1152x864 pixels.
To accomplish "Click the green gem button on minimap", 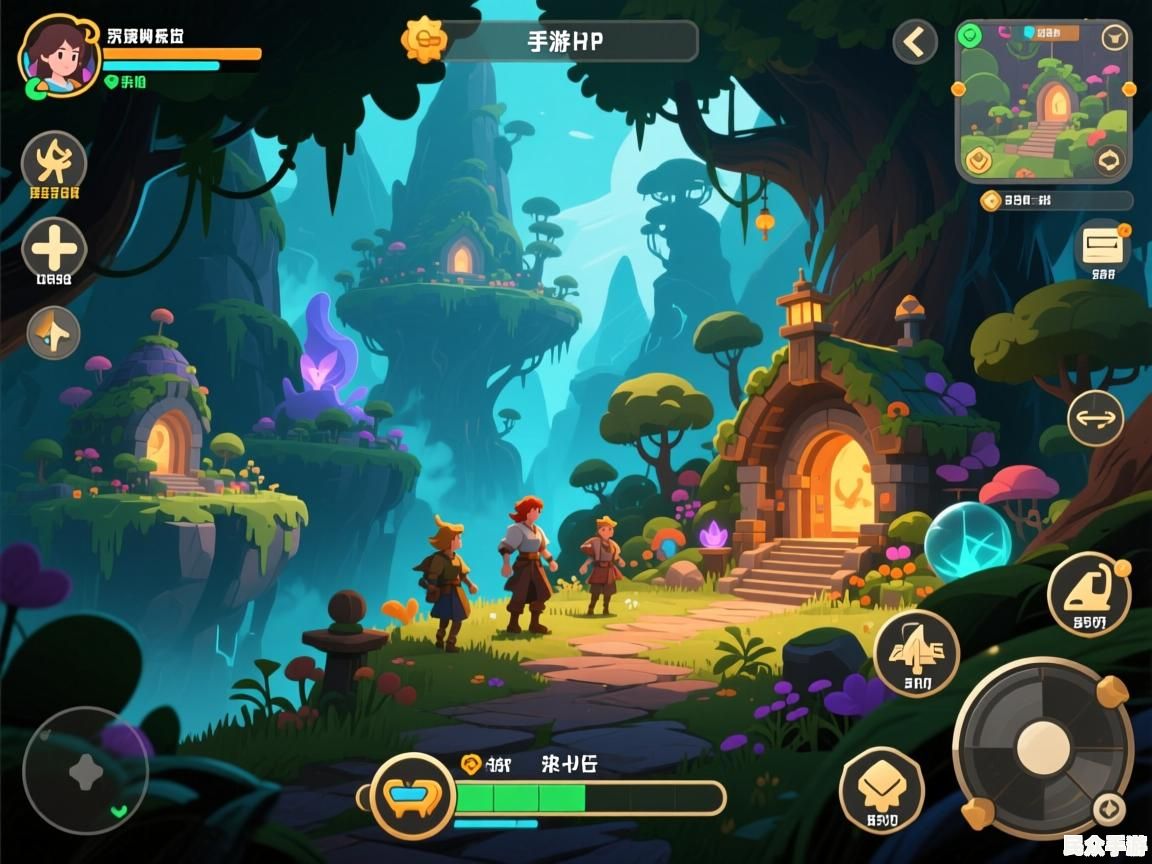I will pos(968,37).
